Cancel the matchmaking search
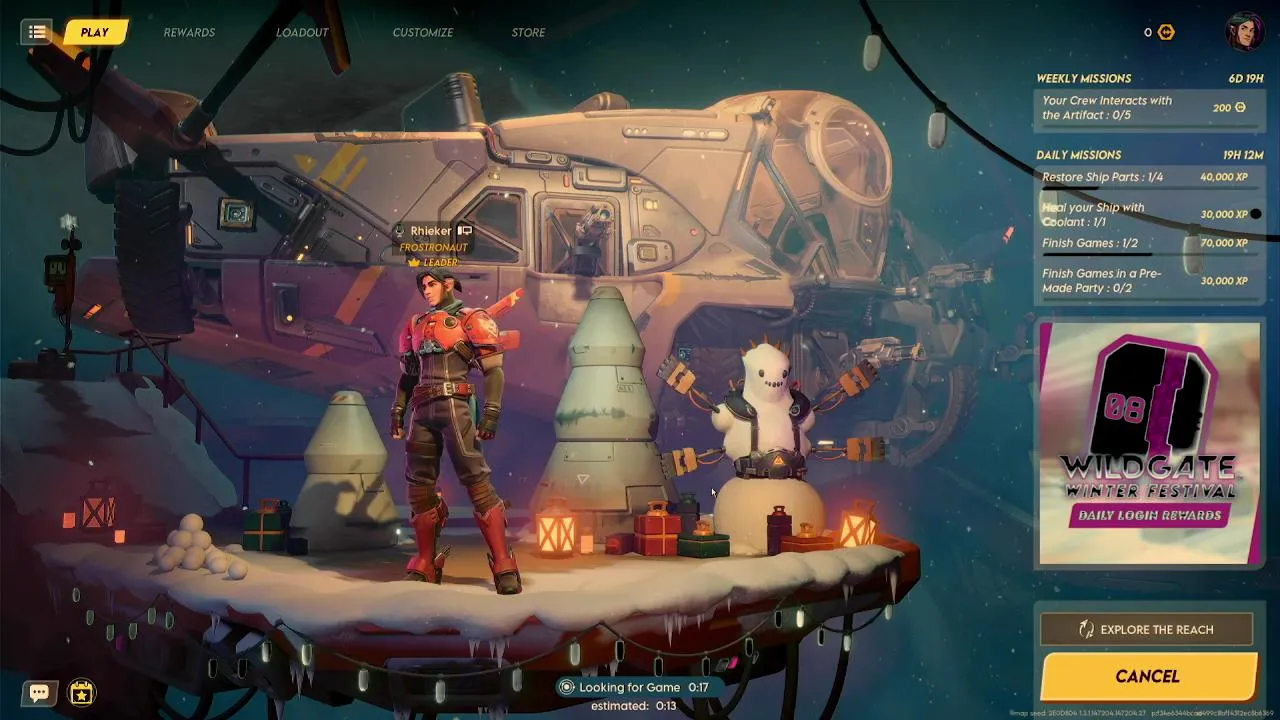 click(1147, 677)
